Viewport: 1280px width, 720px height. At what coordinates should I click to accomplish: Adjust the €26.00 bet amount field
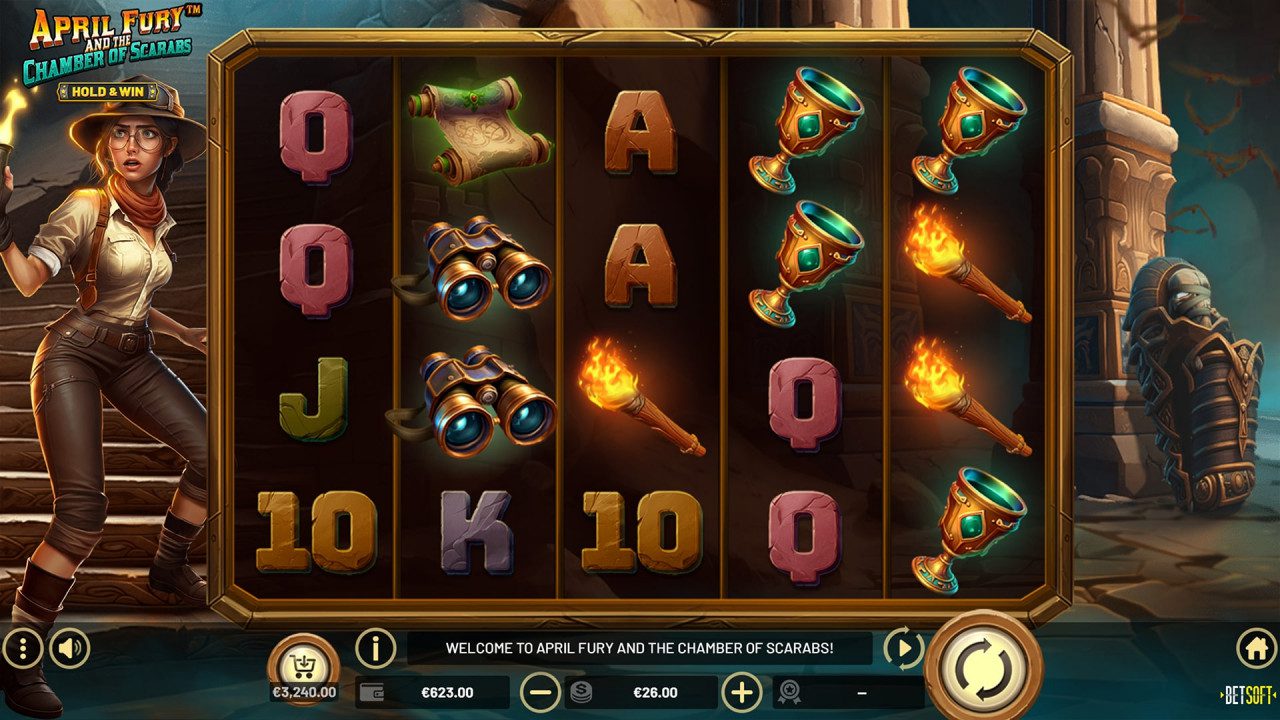click(655, 690)
